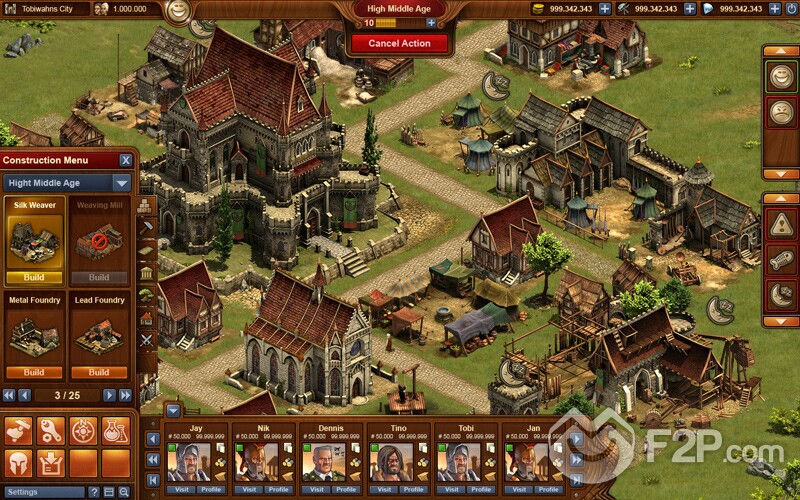Jump to first construction menu page
The width and height of the screenshot is (800, 500).
9,395
